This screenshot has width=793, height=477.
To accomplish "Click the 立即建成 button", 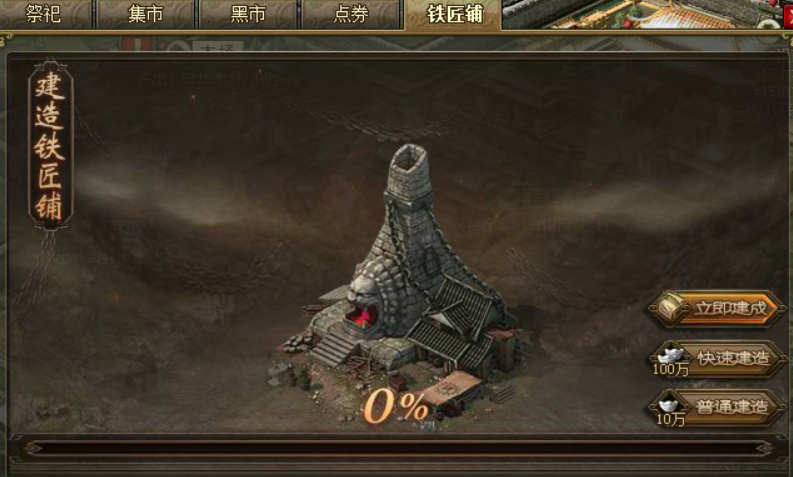I will (x=719, y=308).
